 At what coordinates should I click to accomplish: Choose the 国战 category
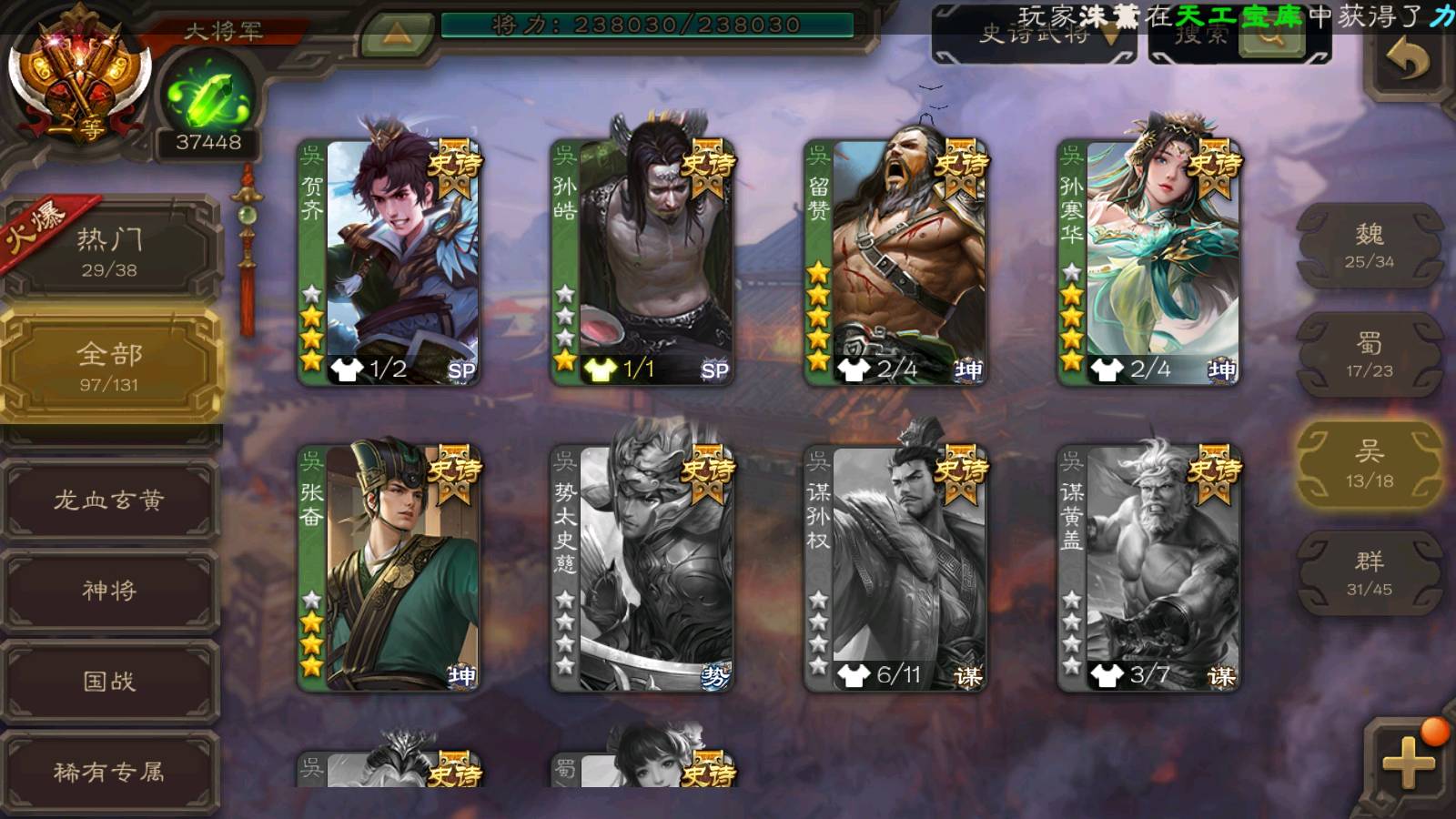(x=110, y=681)
